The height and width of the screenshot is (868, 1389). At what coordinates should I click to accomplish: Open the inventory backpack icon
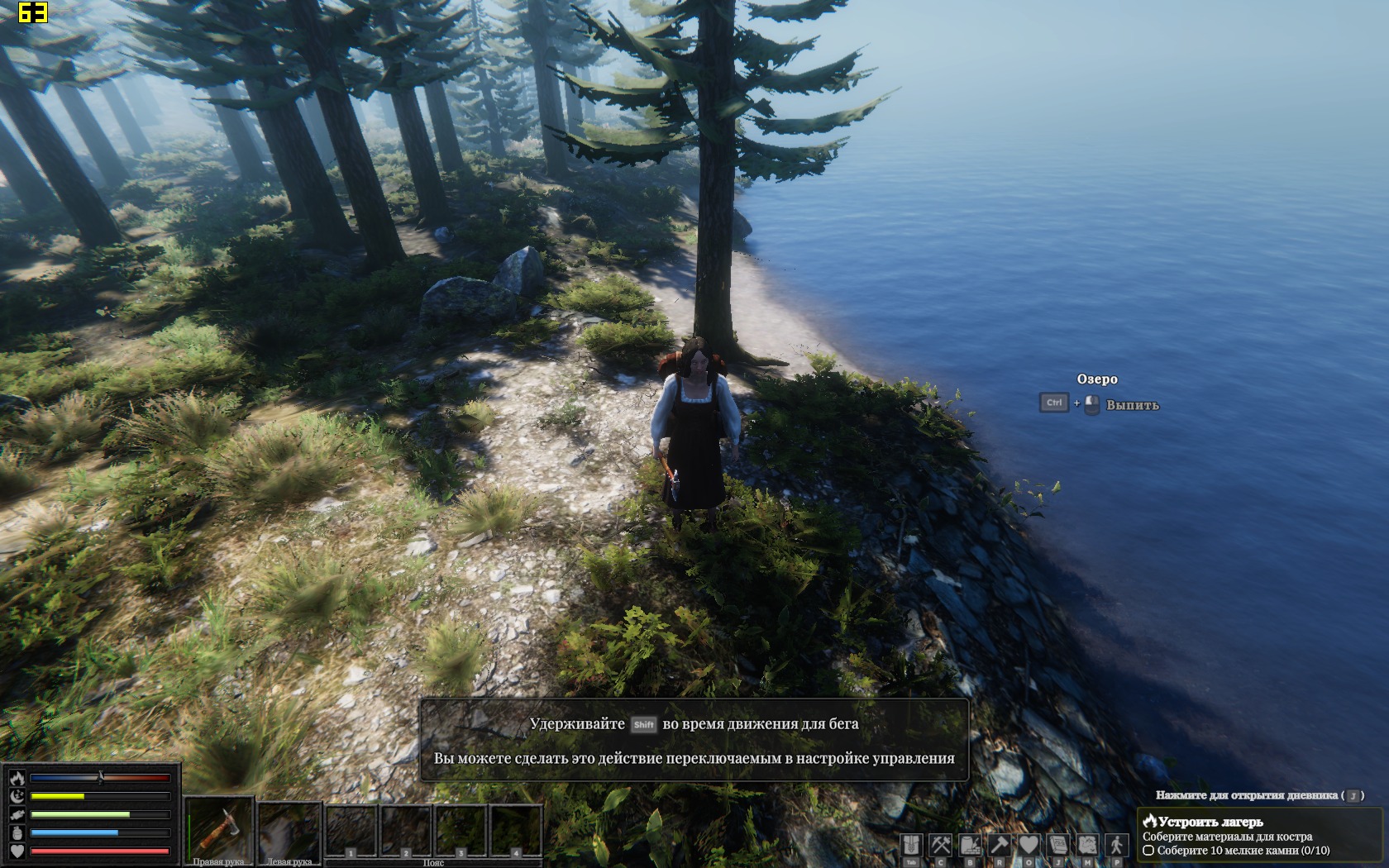coord(911,845)
